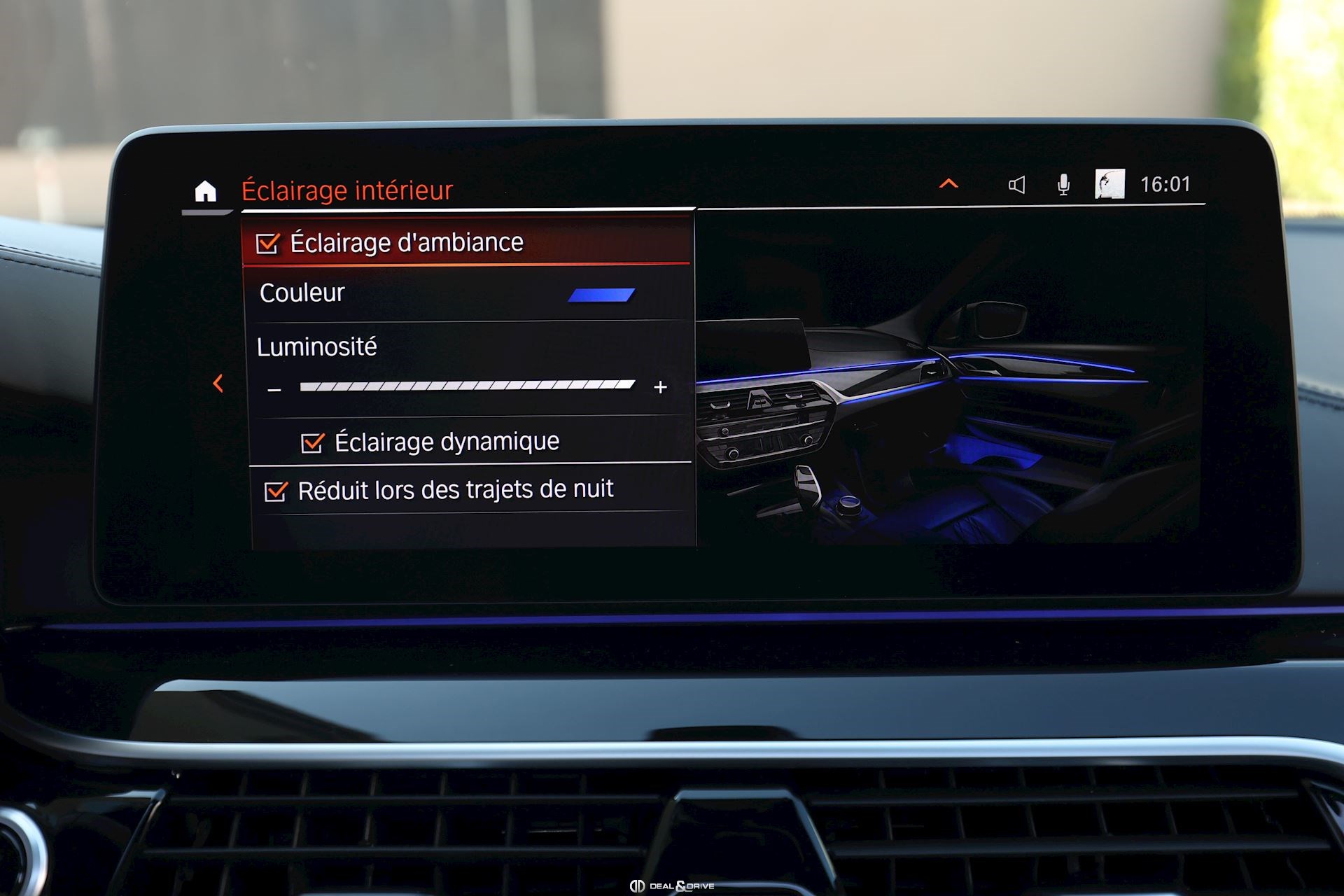Activate the microphone voice icon
Viewport: 1344px width, 896px height.
(x=1063, y=185)
